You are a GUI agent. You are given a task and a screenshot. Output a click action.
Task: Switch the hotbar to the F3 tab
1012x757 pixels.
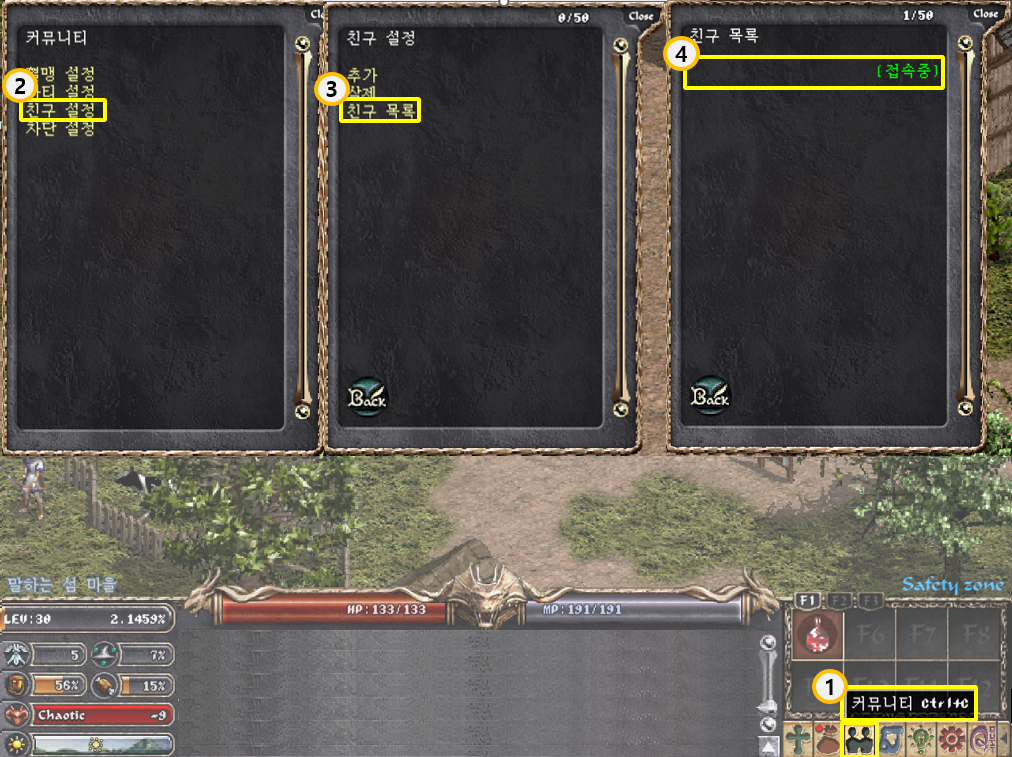869,600
